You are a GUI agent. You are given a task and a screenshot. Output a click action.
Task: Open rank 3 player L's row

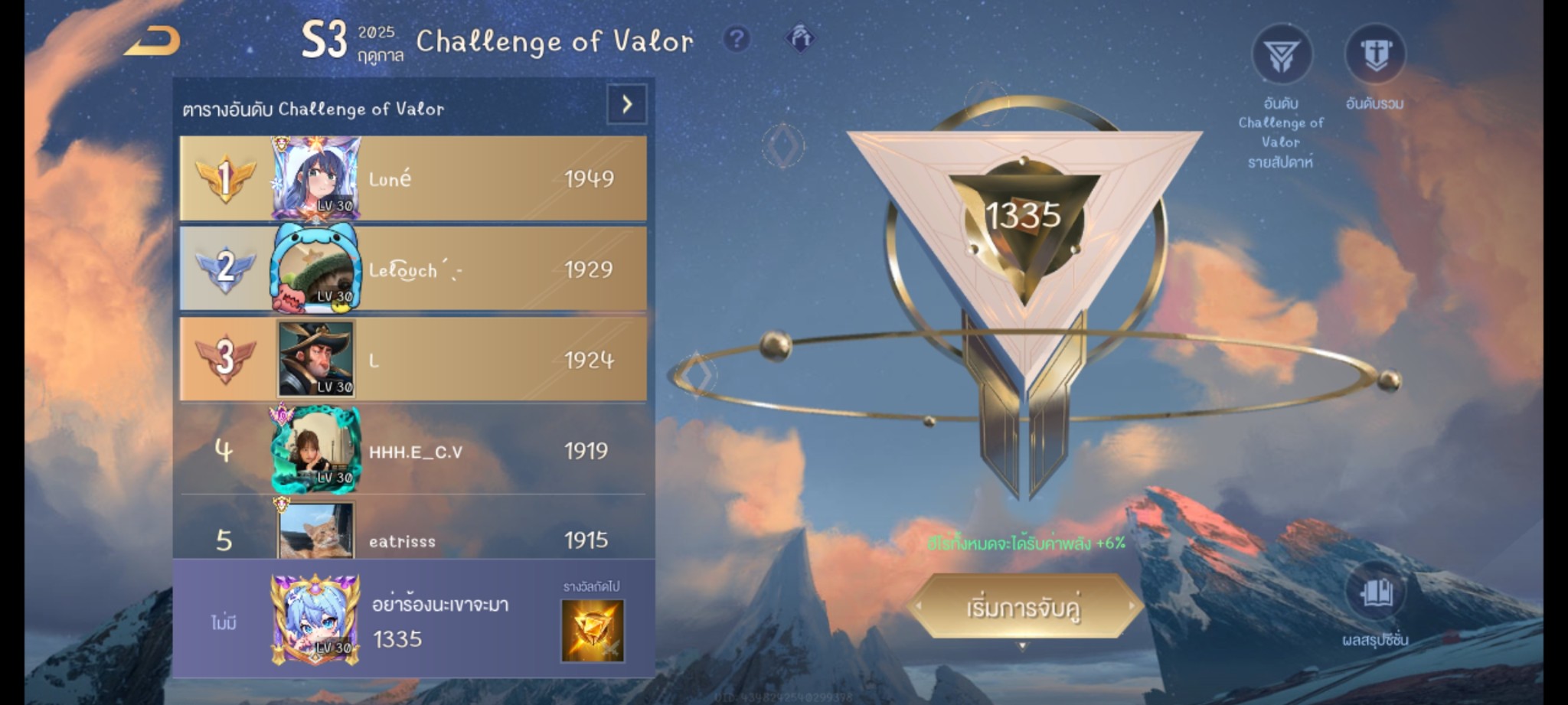[413, 360]
